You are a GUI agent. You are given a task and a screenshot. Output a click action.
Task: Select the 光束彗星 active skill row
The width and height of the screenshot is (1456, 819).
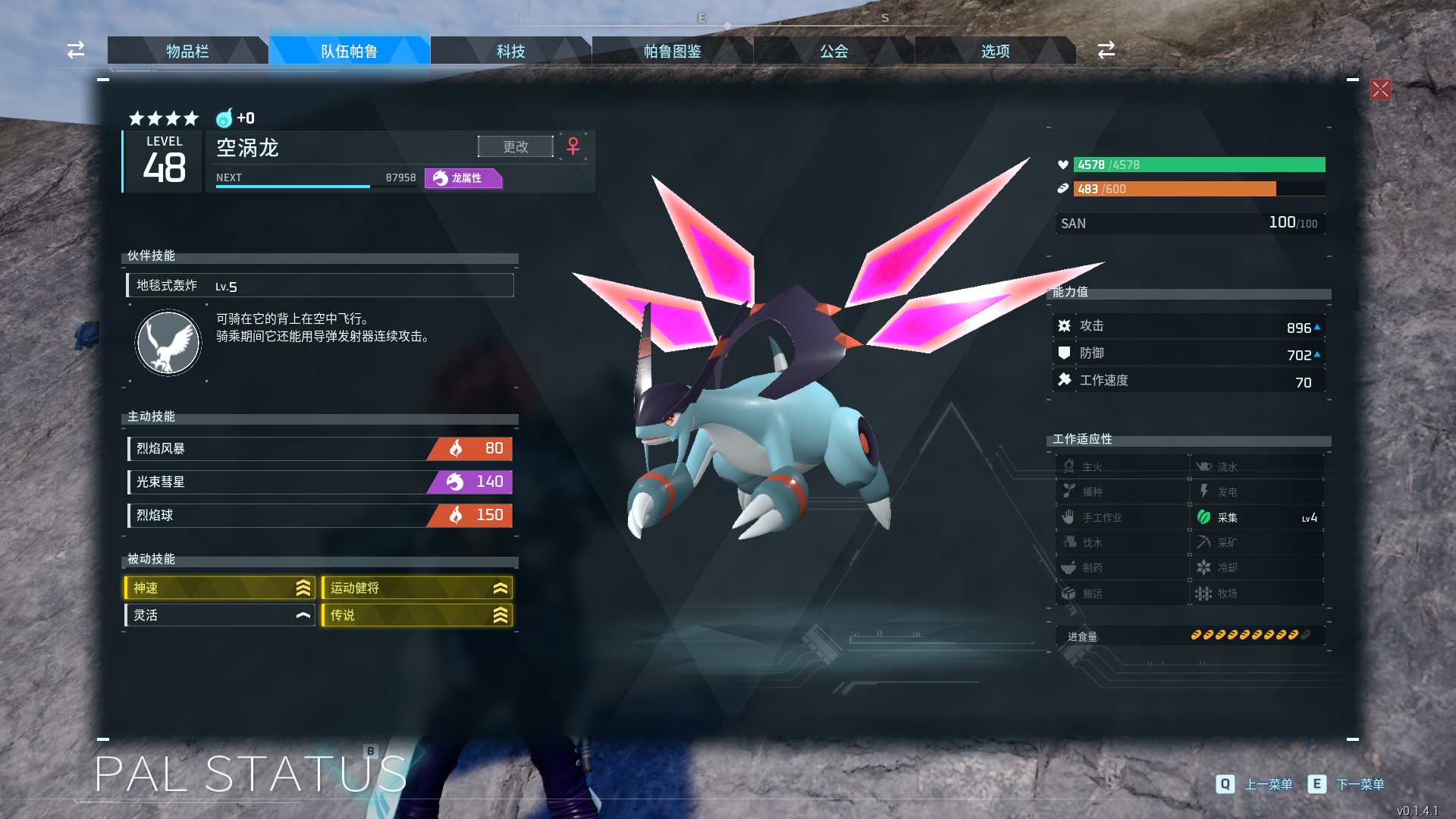[x=320, y=482]
